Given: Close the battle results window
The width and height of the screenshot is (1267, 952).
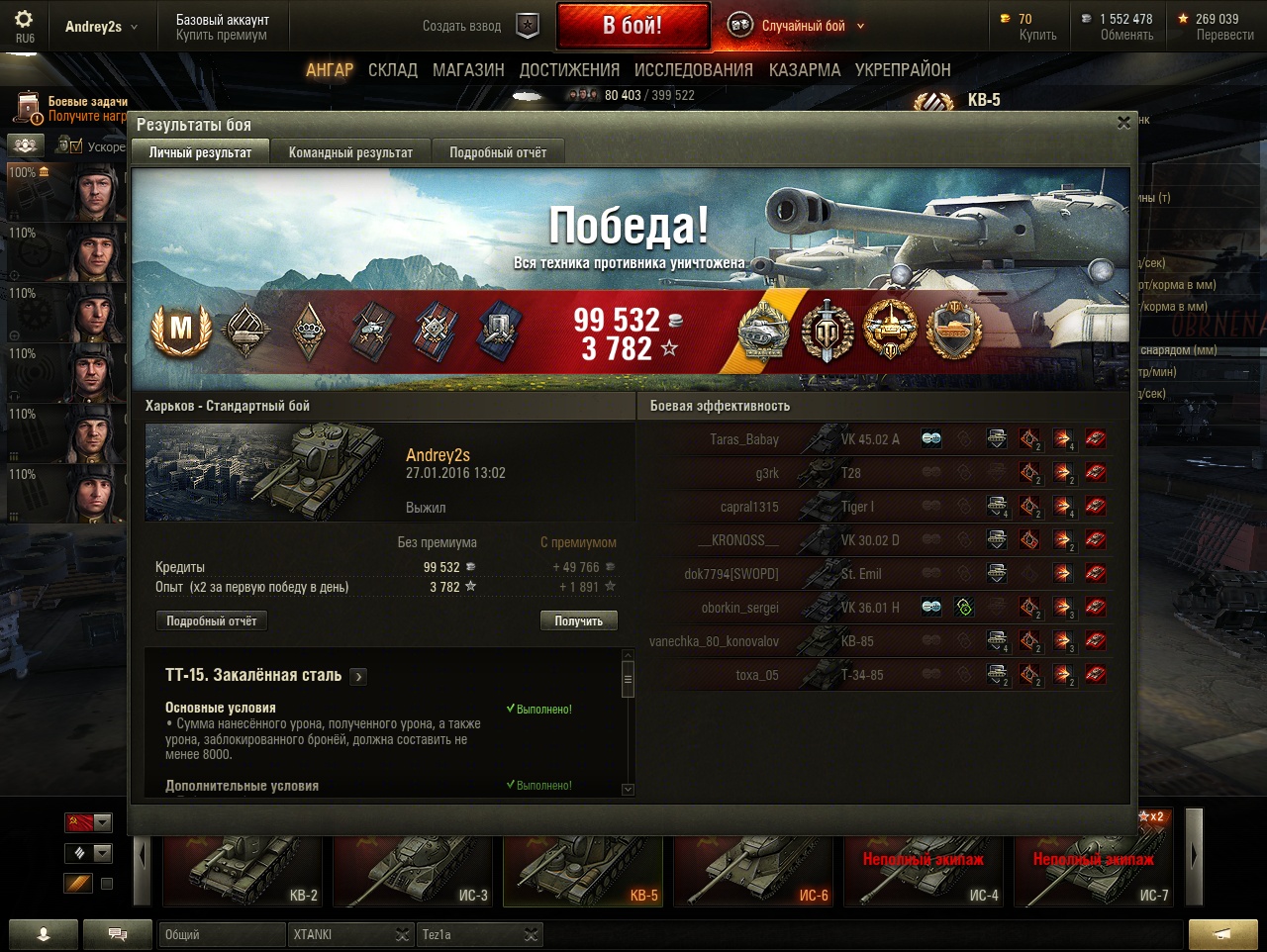Looking at the screenshot, I should point(1123,123).
